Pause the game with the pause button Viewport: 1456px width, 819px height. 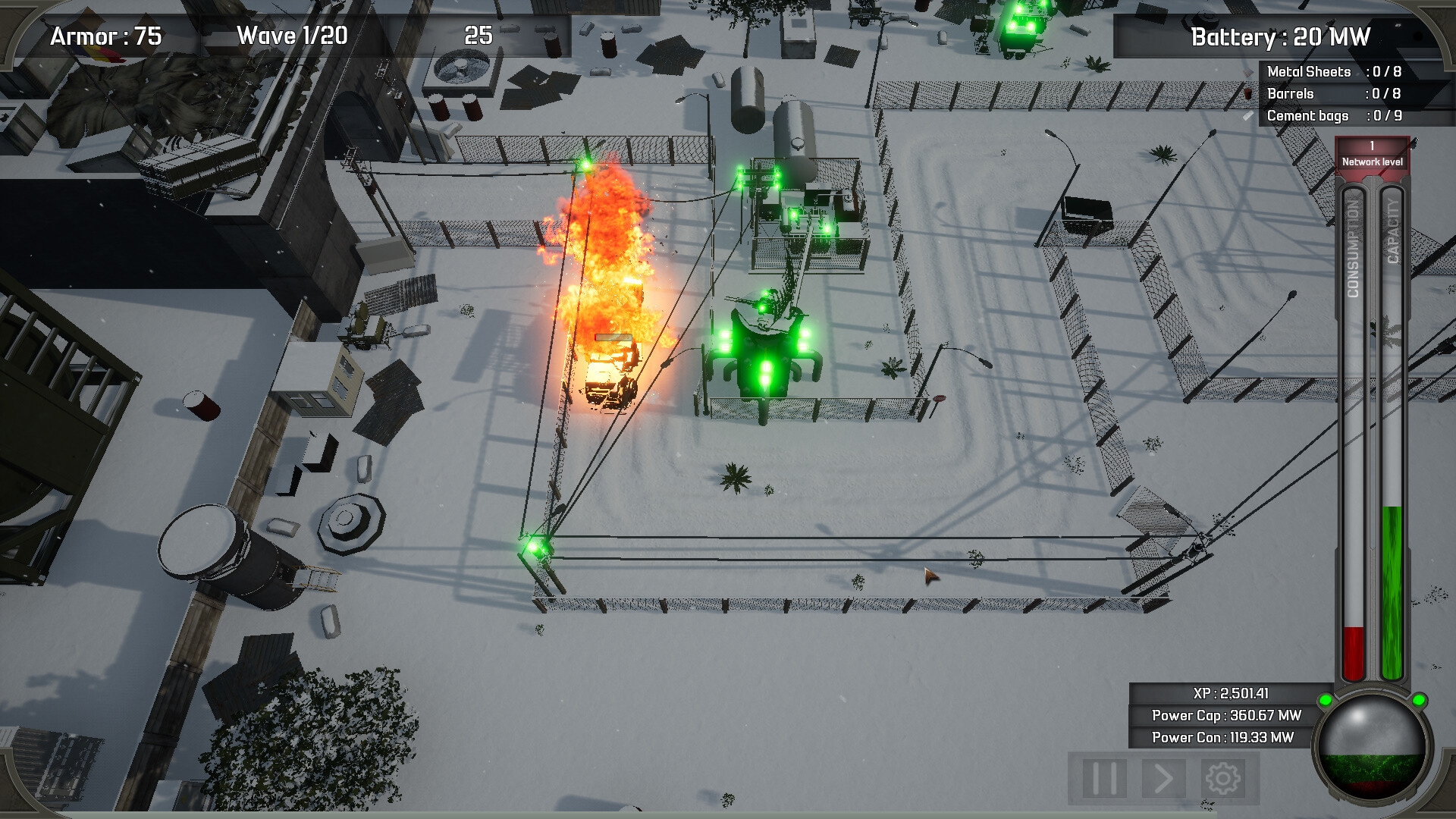click(x=1103, y=778)
